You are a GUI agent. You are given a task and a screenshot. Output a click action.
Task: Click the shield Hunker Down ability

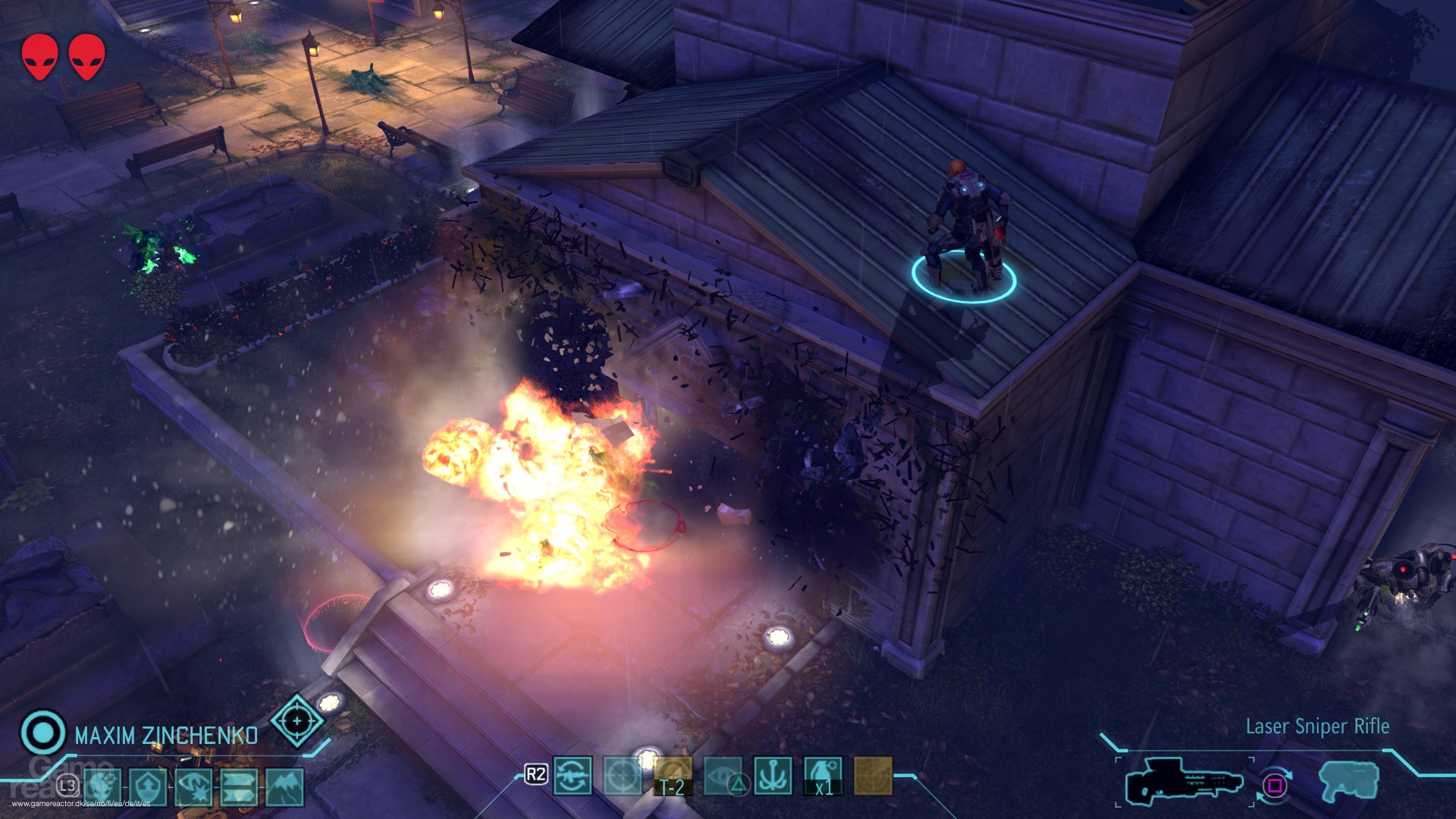149,783
